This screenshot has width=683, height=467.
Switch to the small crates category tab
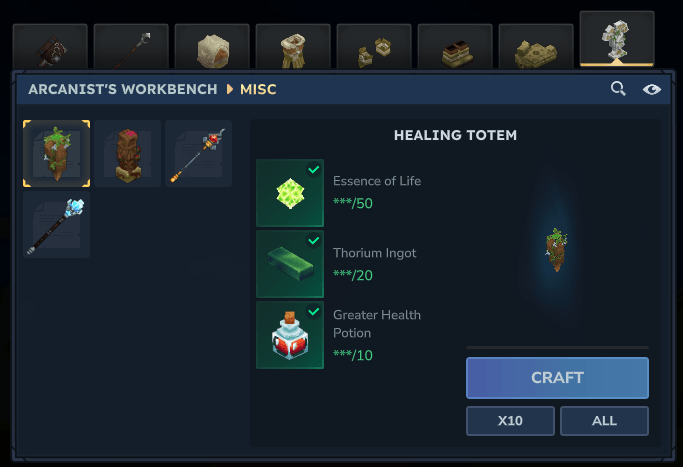[x=374, y=47]
